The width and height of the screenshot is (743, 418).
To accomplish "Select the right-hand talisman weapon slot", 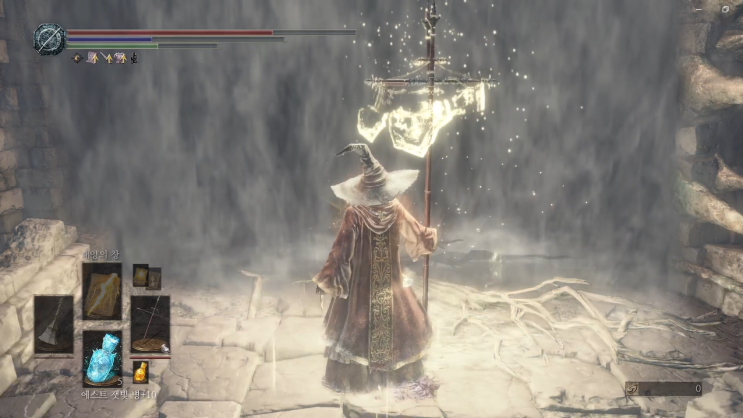I will tap(150, 324).
